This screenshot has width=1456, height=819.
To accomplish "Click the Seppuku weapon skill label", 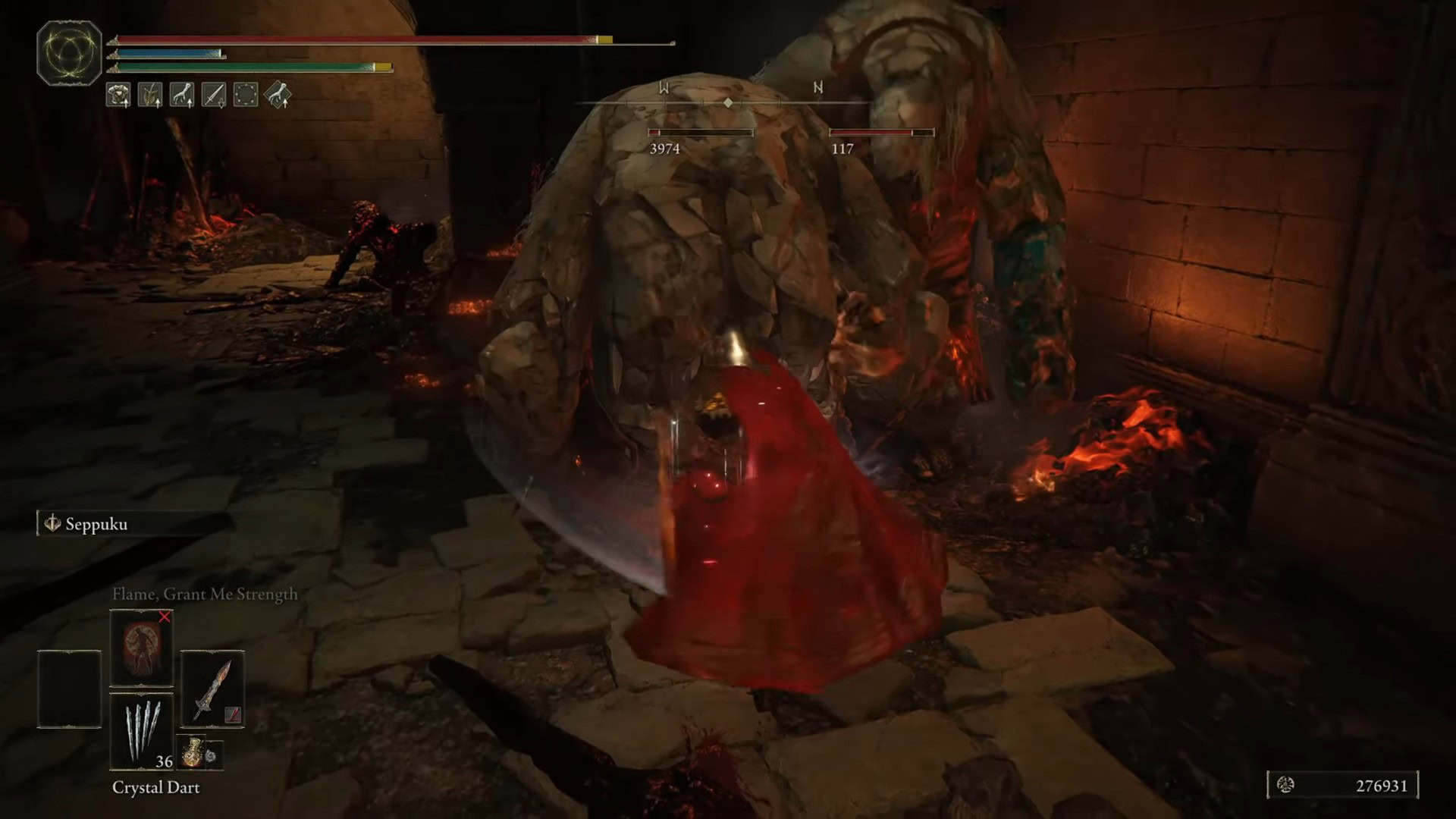I will click(x=96, y=524).
